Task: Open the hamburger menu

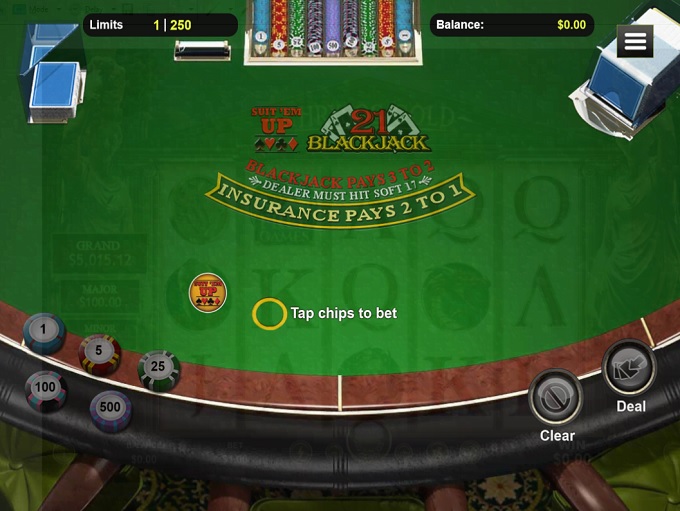Action: tap(635, 41)
